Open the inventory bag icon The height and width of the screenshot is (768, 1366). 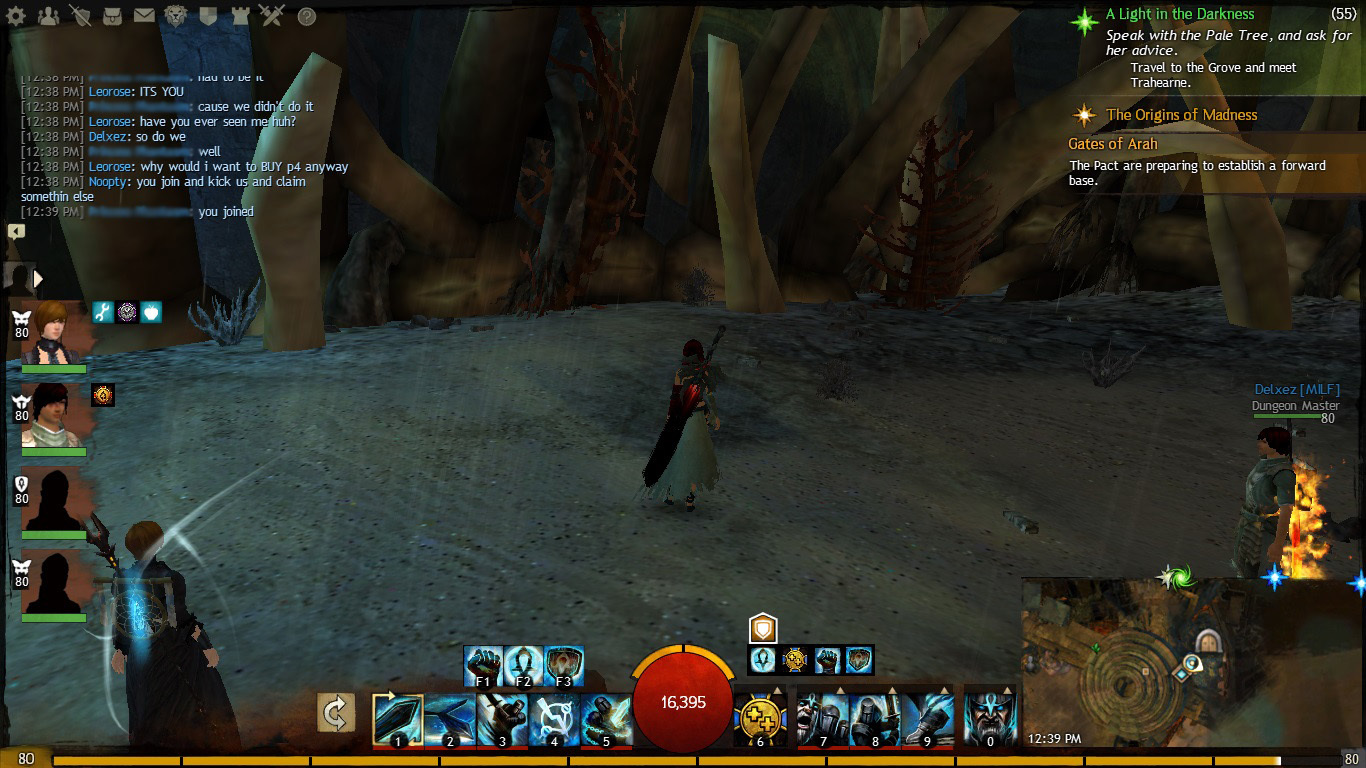[113, 16]
